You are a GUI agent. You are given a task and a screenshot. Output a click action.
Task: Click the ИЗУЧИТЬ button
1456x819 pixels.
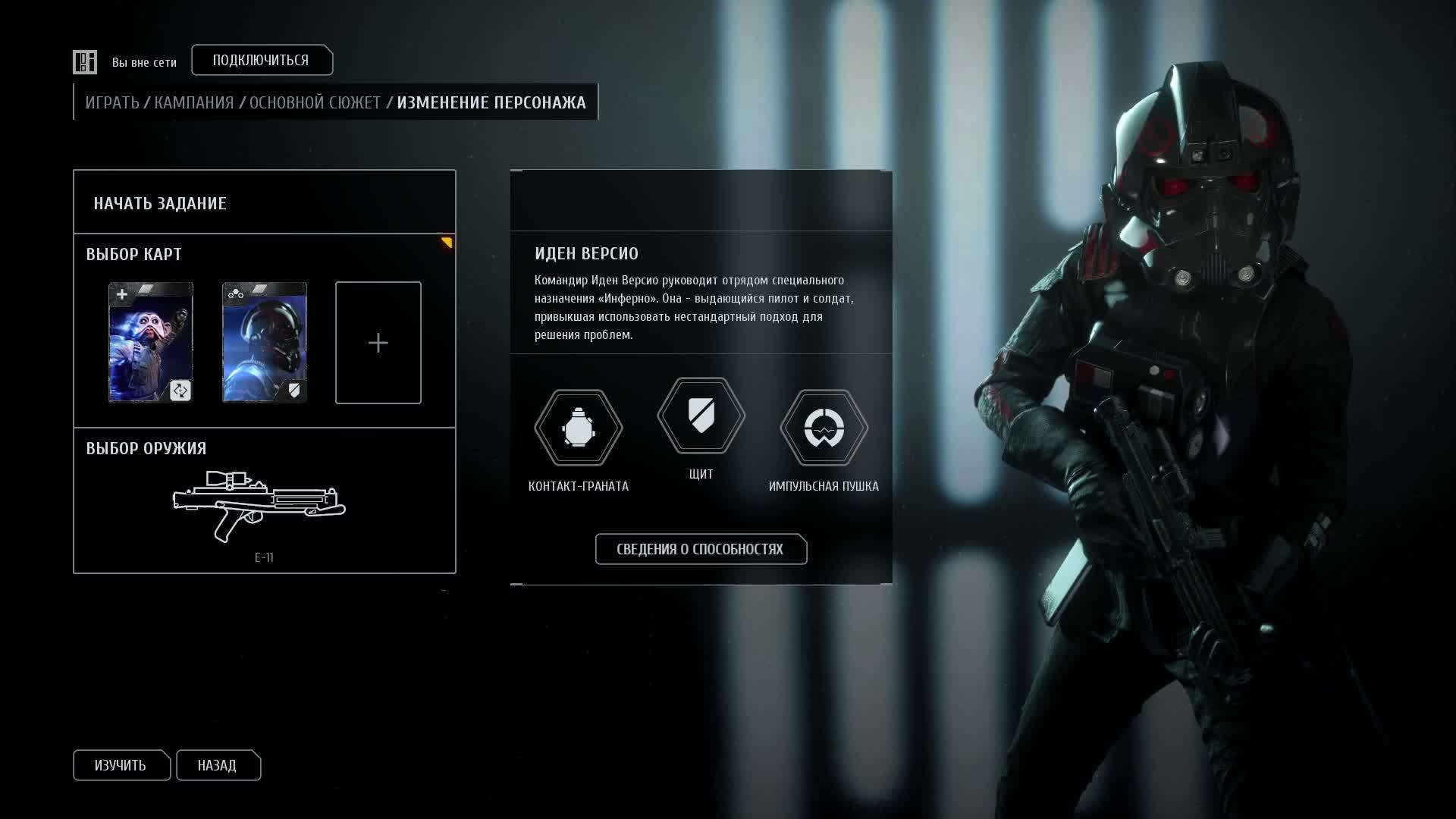point(121,765)
